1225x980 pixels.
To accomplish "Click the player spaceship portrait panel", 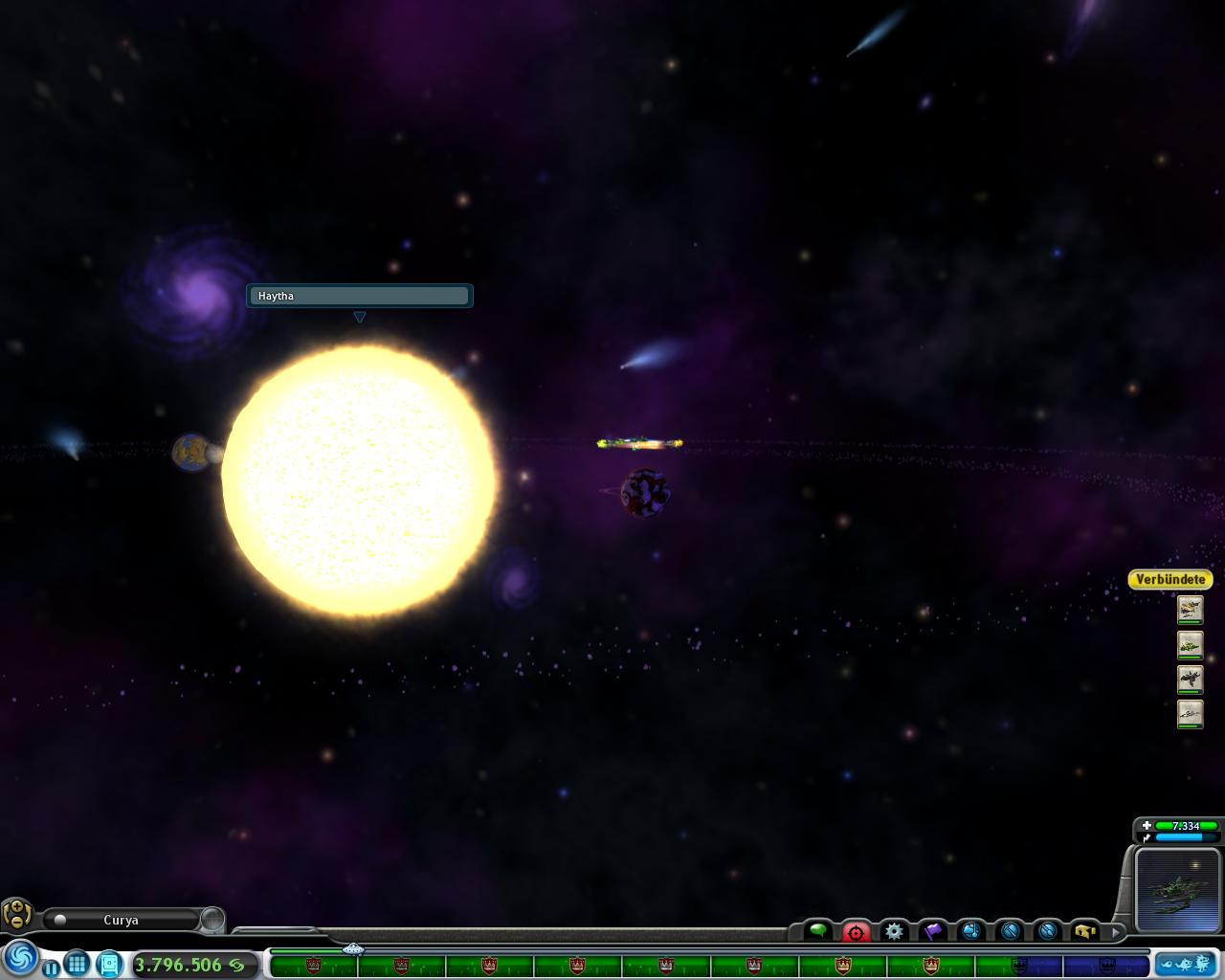I will [1175, 890].
